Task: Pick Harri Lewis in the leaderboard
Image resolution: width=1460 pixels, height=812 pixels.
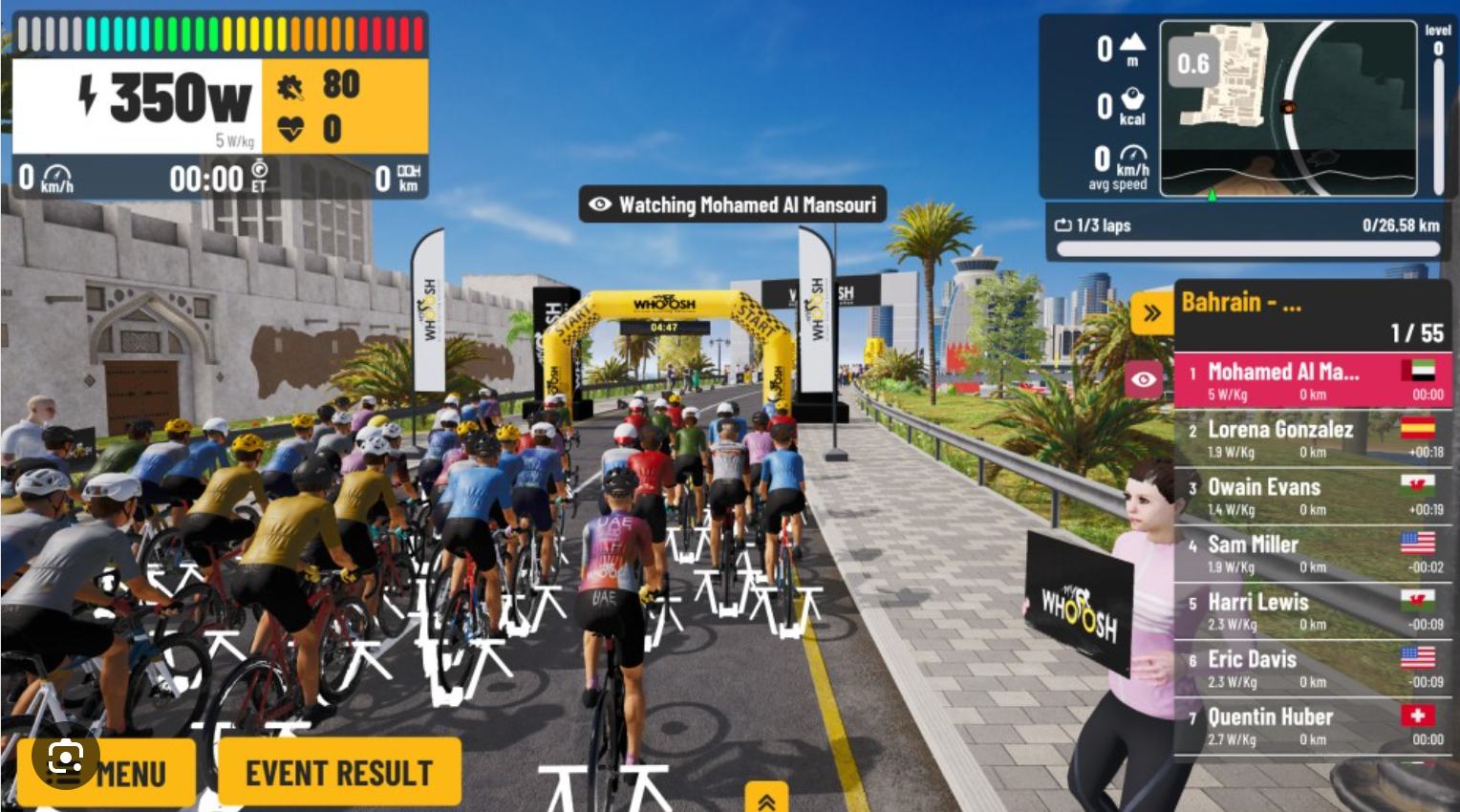Action: [x=1312, y=610]
